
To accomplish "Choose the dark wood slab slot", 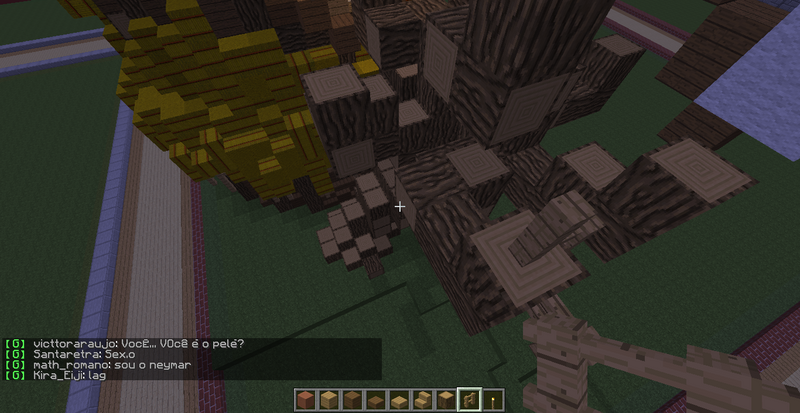I will pyautogui.click(x=374, y=401).
